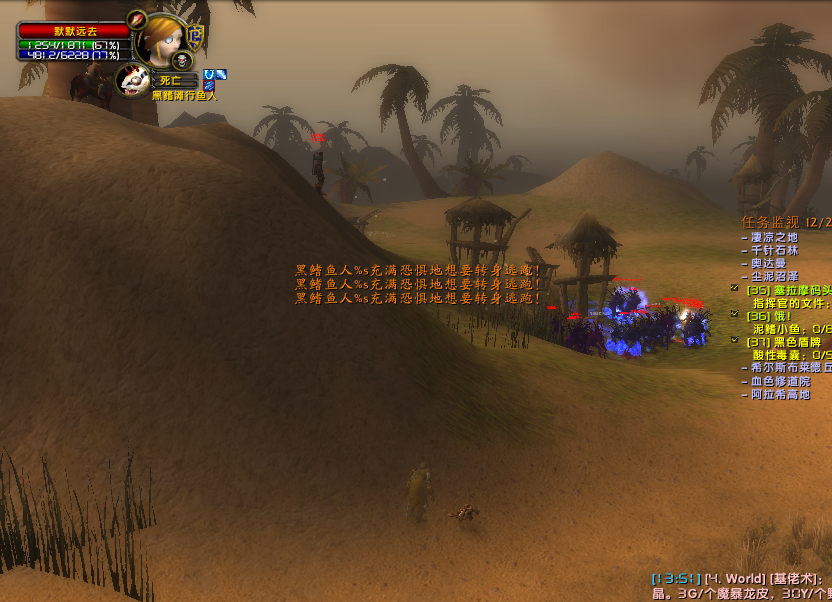Click the skull icon on the portrait
The image size is (832, 602).
click(180, 60)
